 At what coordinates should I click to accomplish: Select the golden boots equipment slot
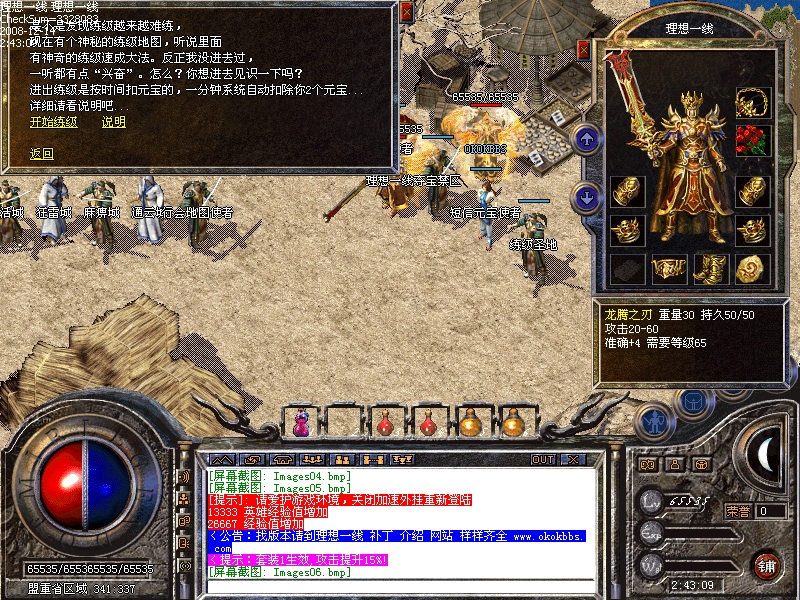(708, 268)
